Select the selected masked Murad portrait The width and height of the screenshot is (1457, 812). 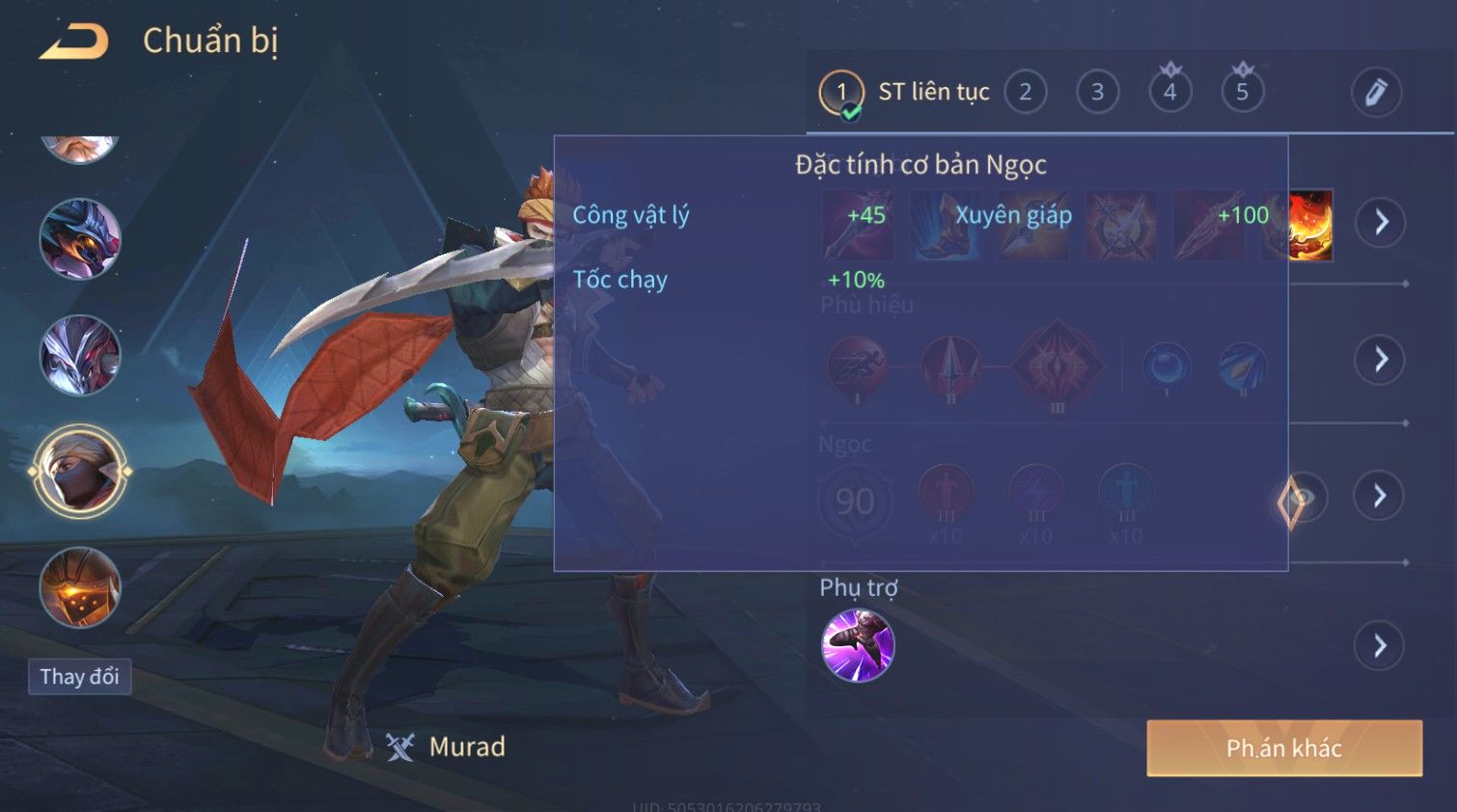point(79,472)
